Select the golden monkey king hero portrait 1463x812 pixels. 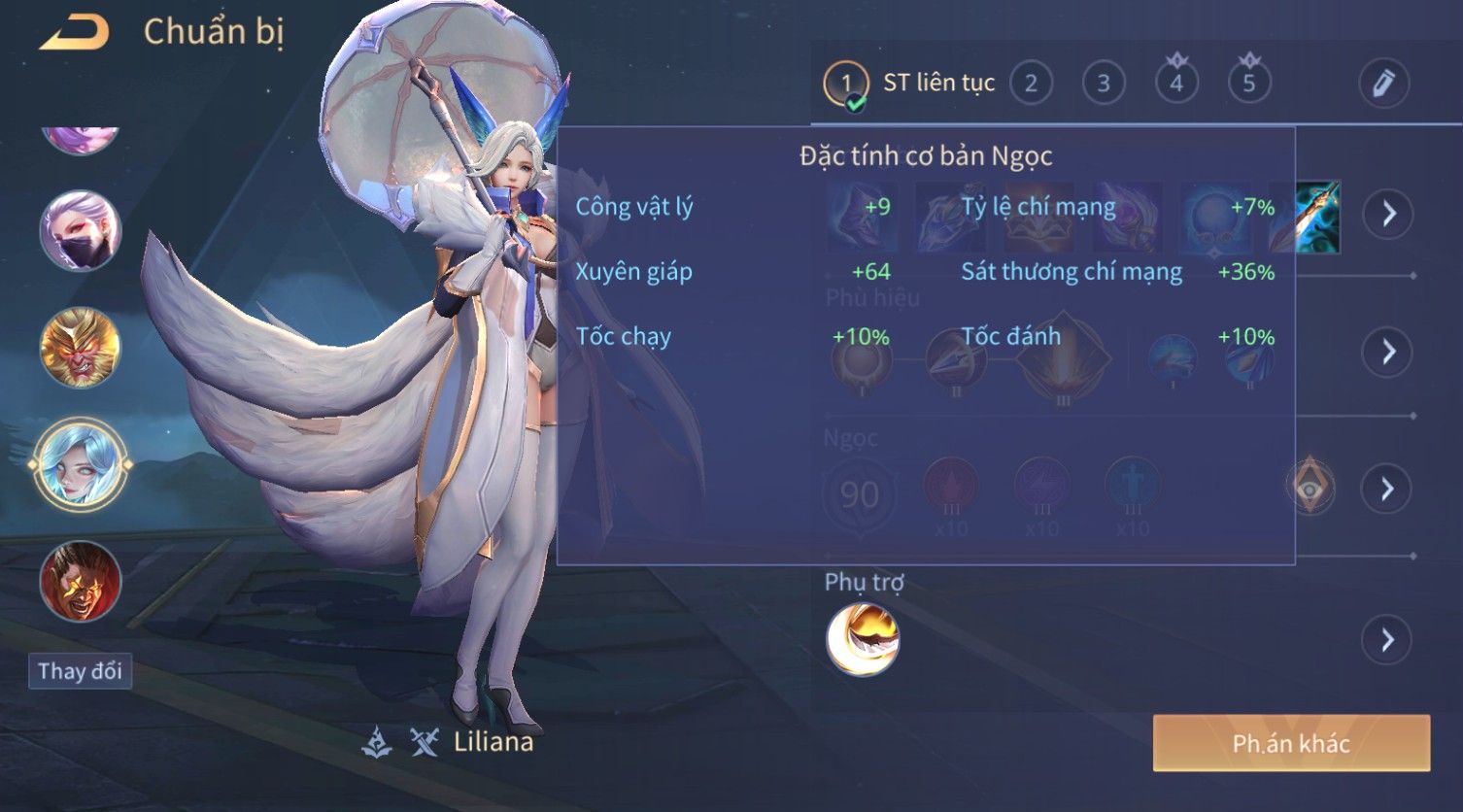(x=80, y=348)
